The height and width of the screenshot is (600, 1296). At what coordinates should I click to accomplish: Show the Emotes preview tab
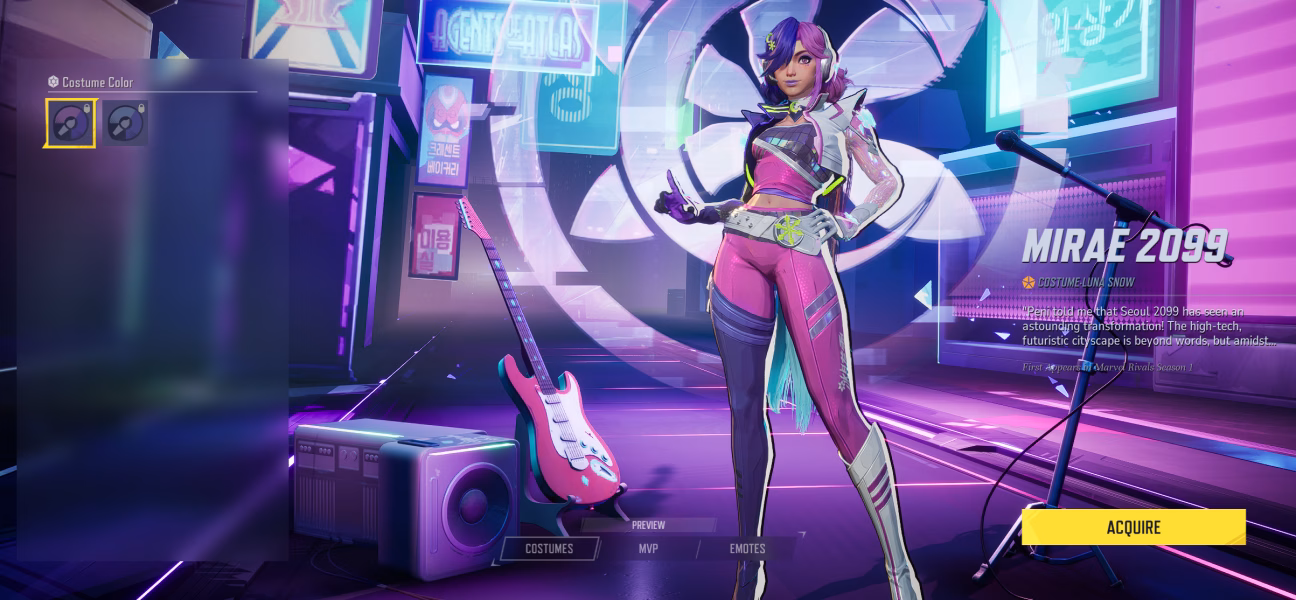point(747,549)
